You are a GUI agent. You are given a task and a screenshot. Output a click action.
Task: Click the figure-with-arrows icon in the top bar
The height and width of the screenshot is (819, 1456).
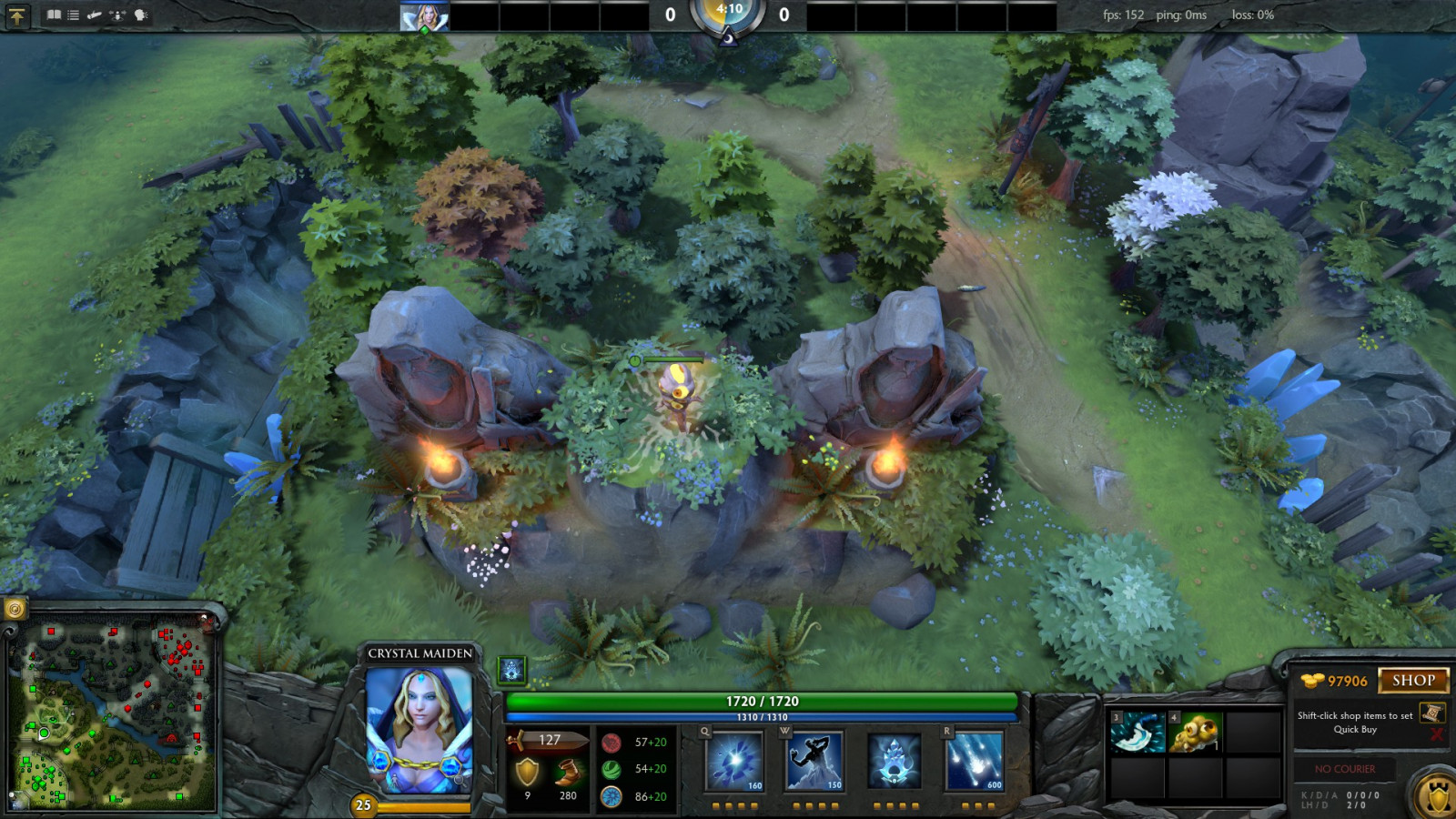pyautogui.click(x=117, y=15)
